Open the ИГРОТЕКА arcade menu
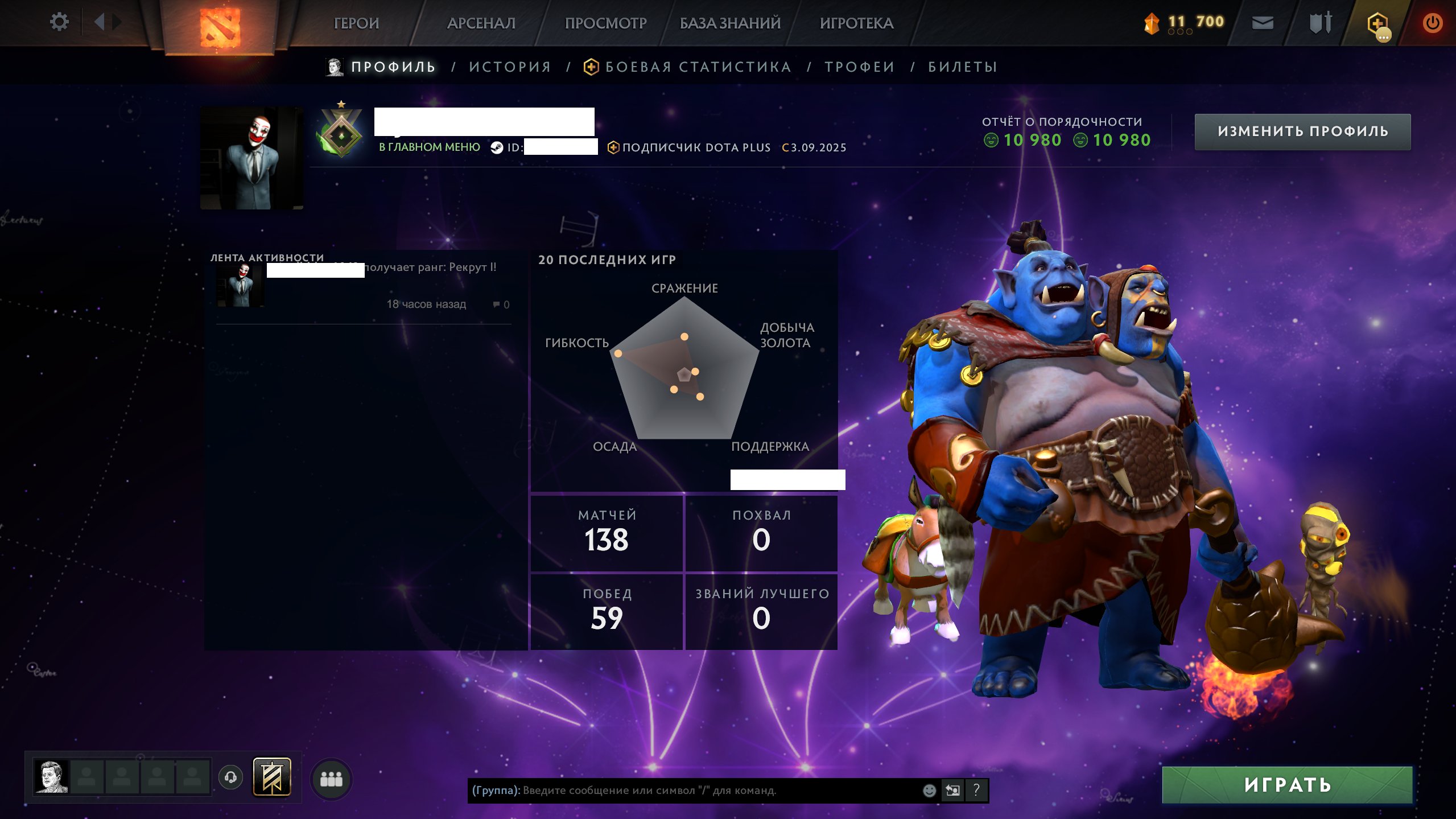This screenshot has width=1456, height=819. (856, 23)
